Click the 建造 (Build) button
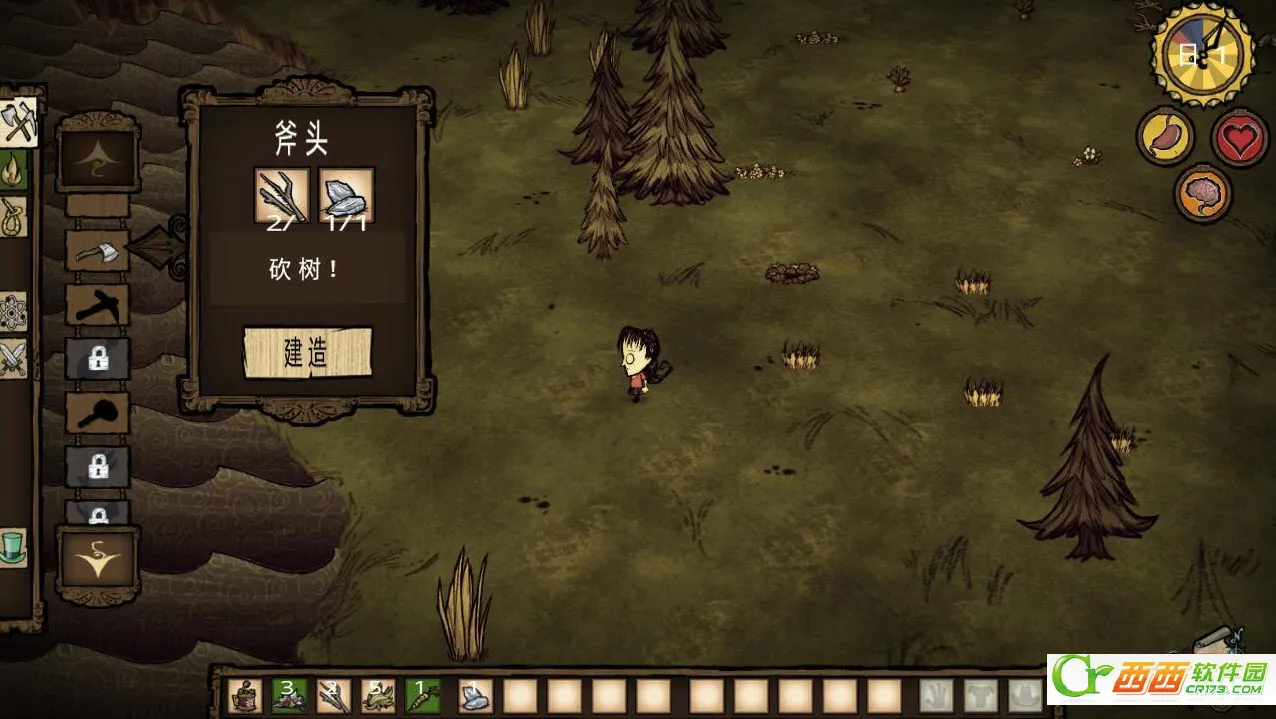1276x719 pixels. coord(308,353)
